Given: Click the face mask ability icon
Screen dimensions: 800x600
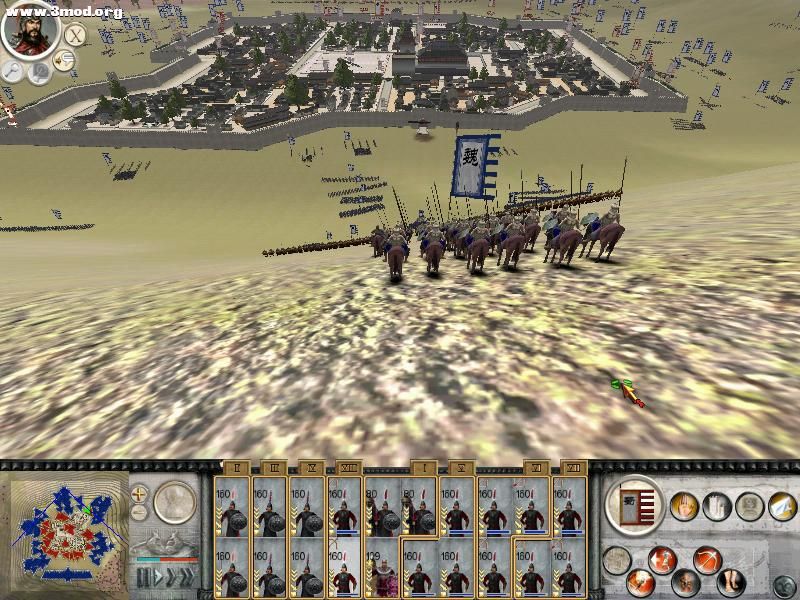Looking at the screenshot, I should coord(685,582).
